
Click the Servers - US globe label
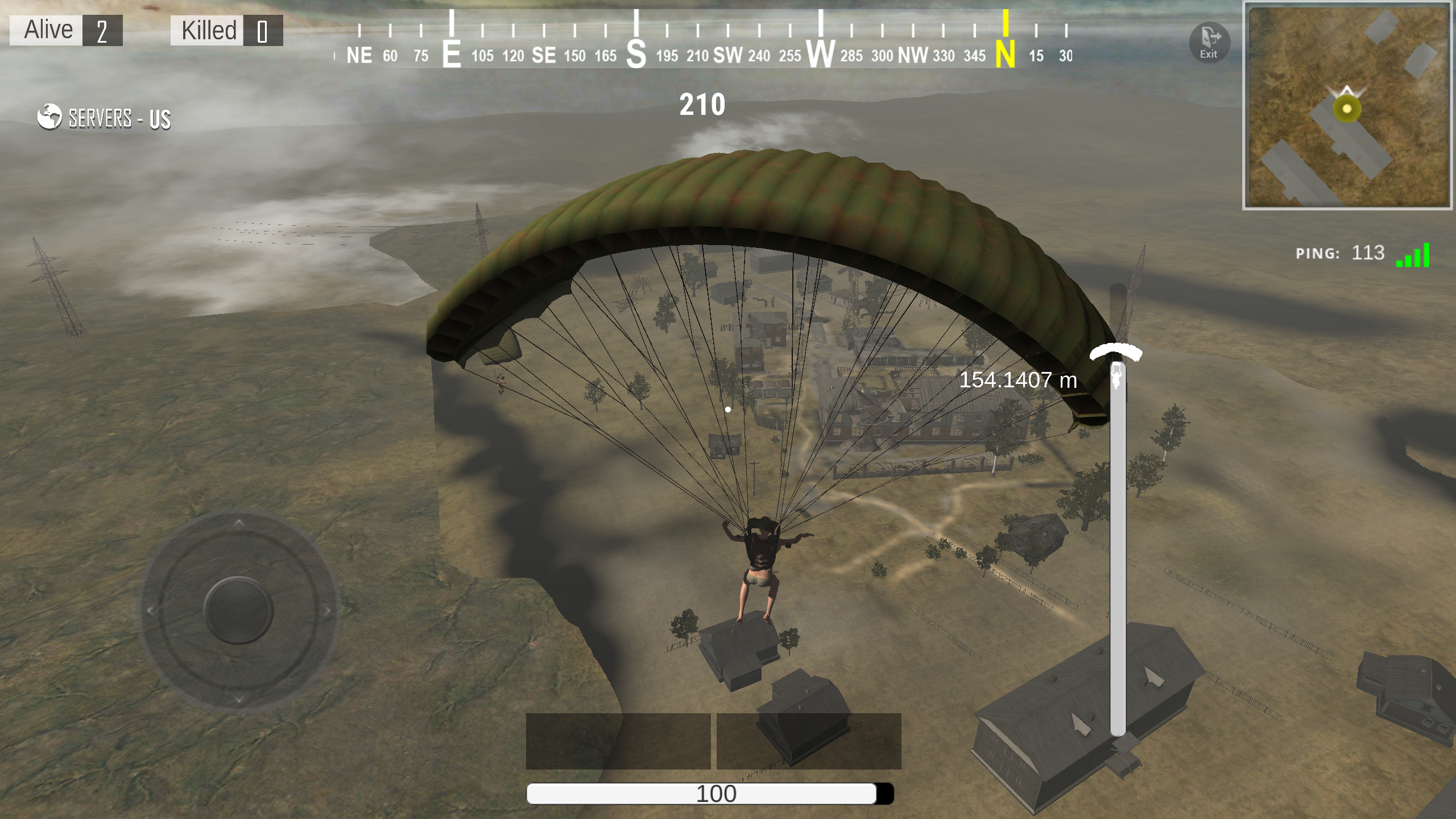[105, 118]
